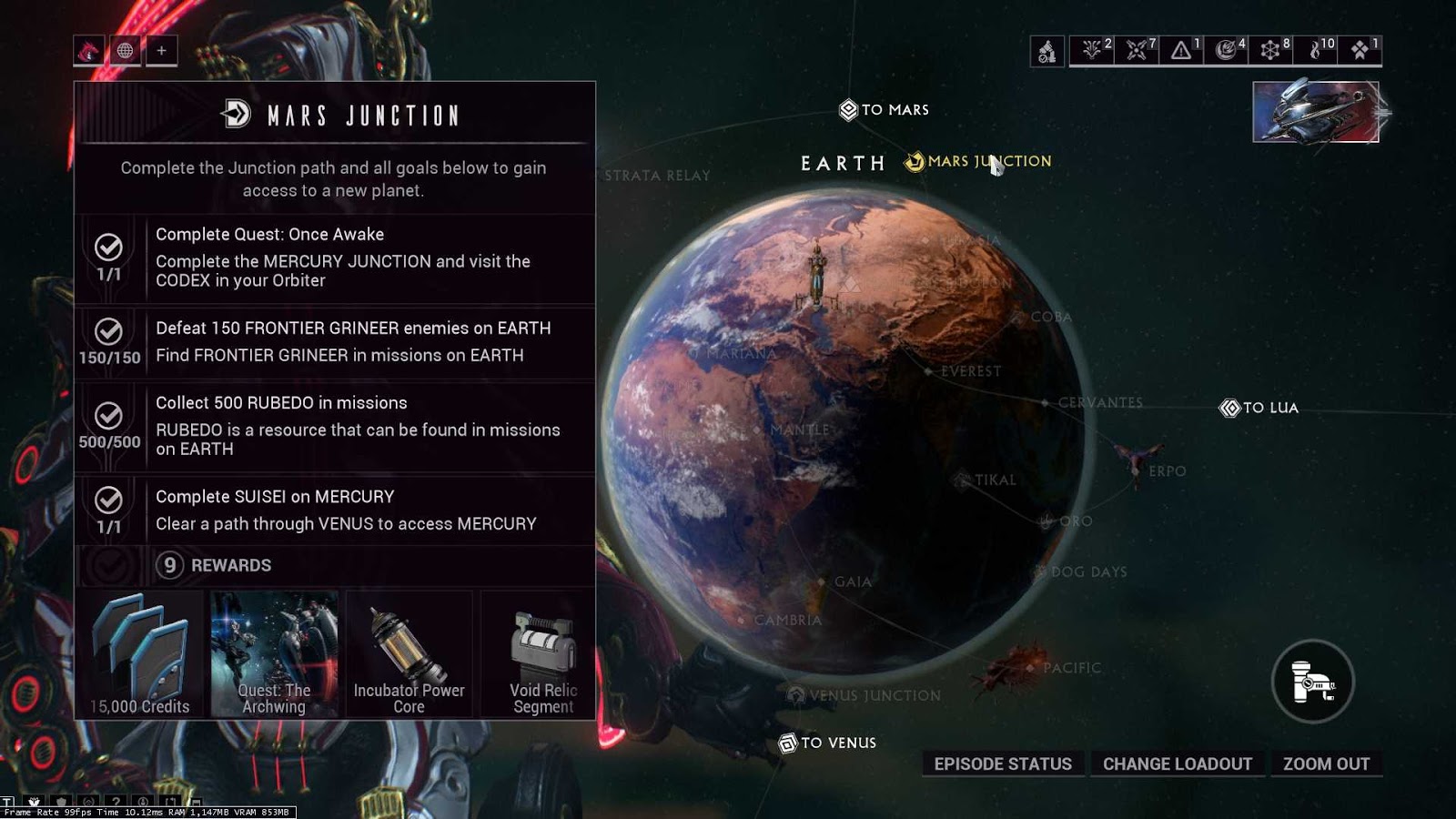Viewport: 1456px width, 819px height.
Task: Switch to the globe tab at top left
Action: pos(125,51)
